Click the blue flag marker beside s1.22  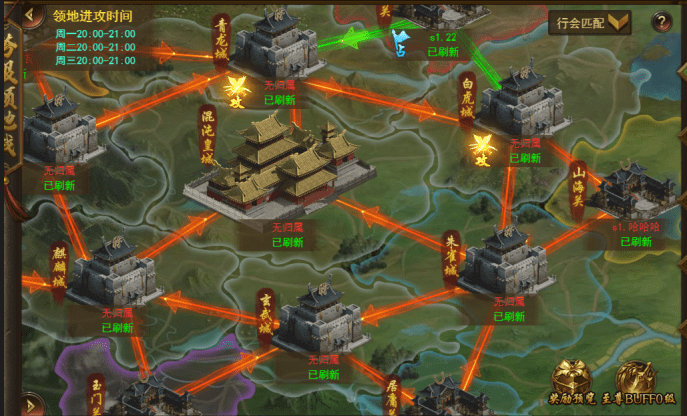pos(402,42)
